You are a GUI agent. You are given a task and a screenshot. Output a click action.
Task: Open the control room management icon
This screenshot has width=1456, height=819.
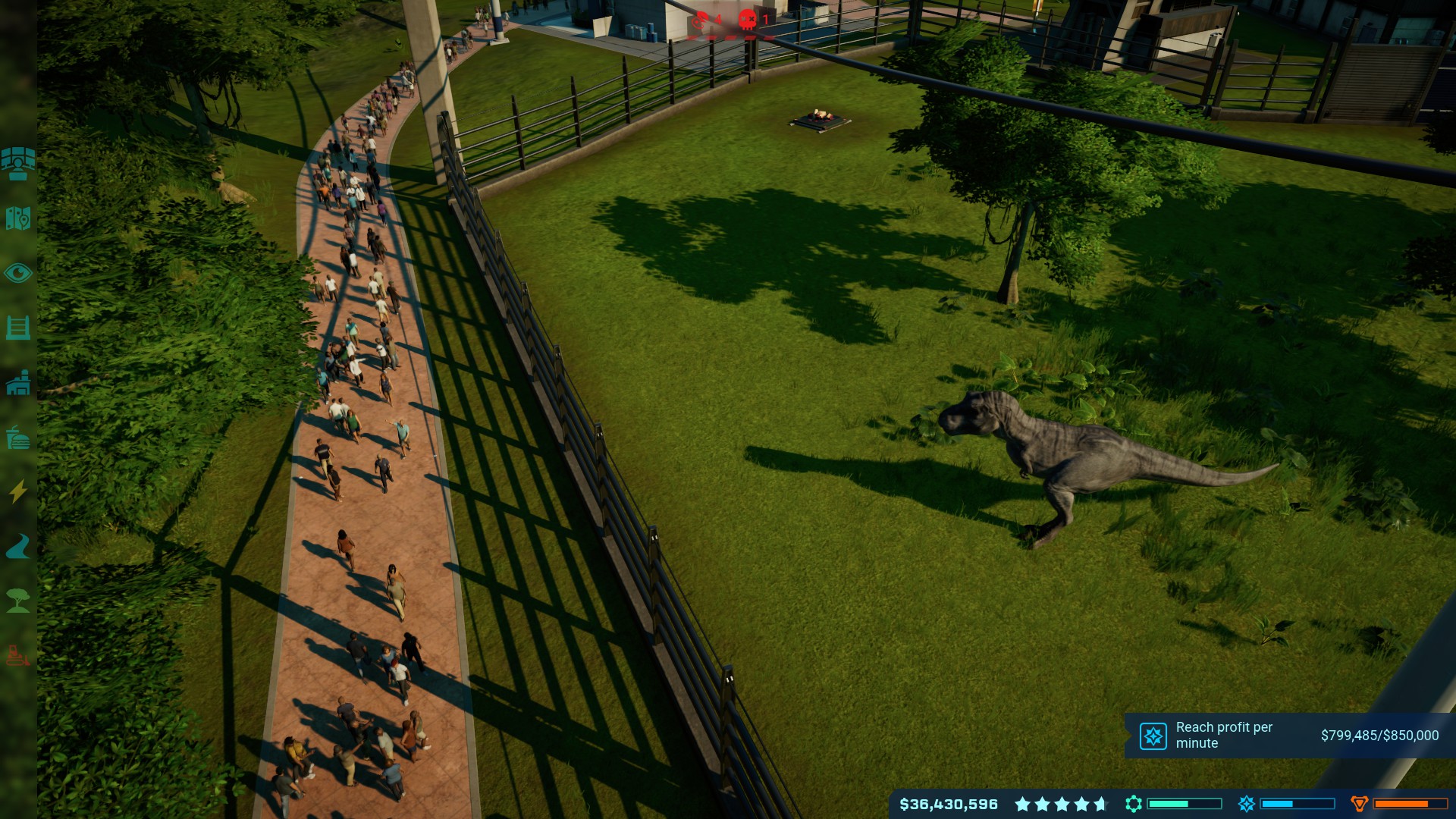[x=18, y=164]
